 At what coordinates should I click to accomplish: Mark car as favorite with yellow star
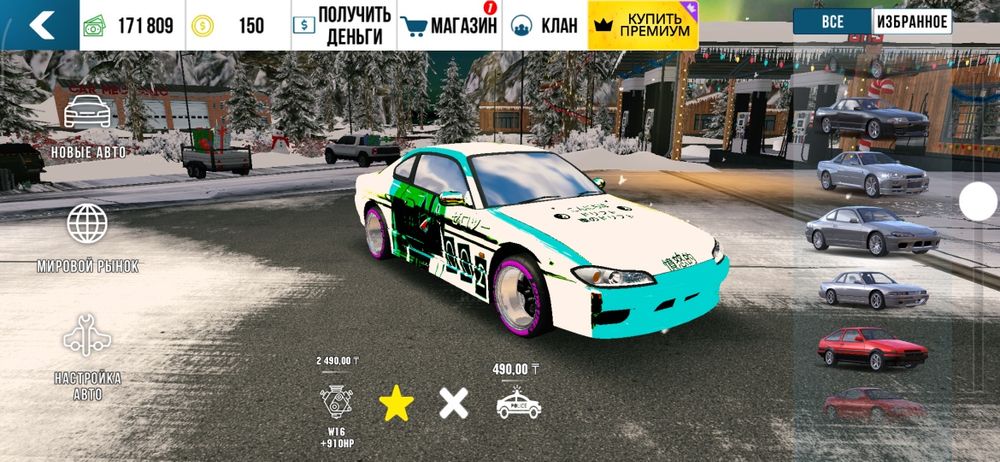[x=396, y=403]
